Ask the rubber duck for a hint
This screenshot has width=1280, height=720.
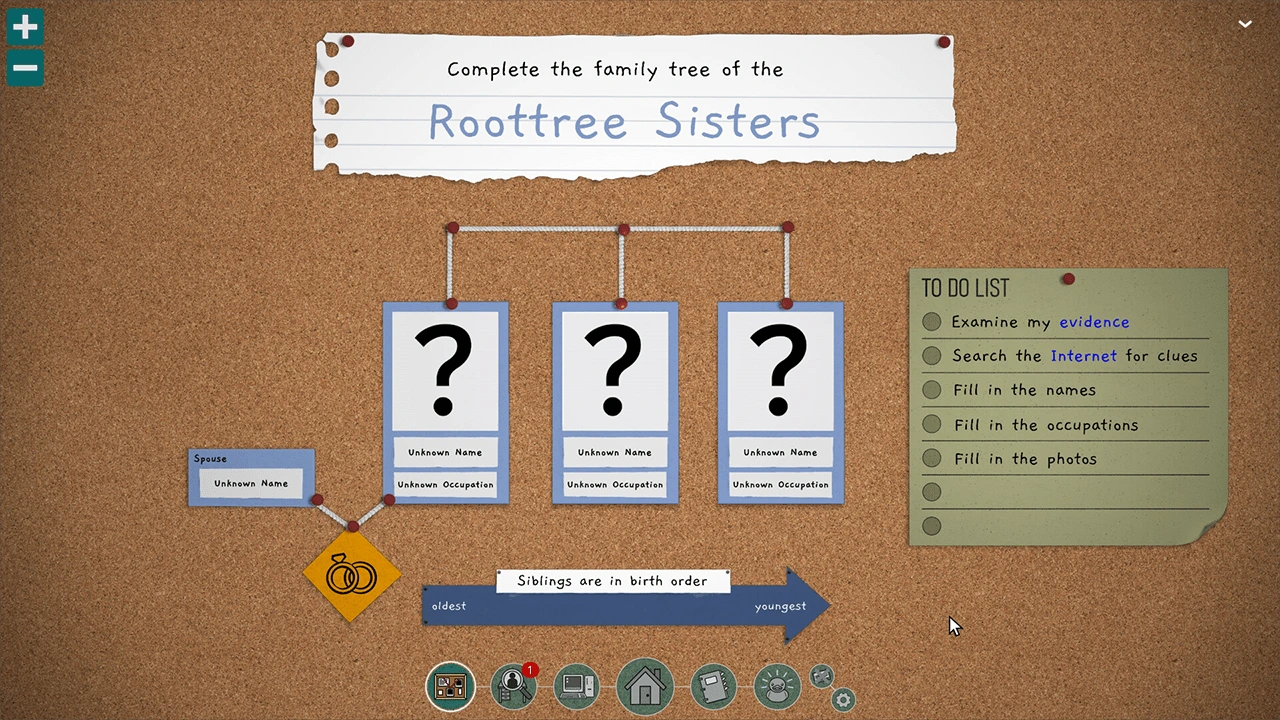(x=777, y=685)
